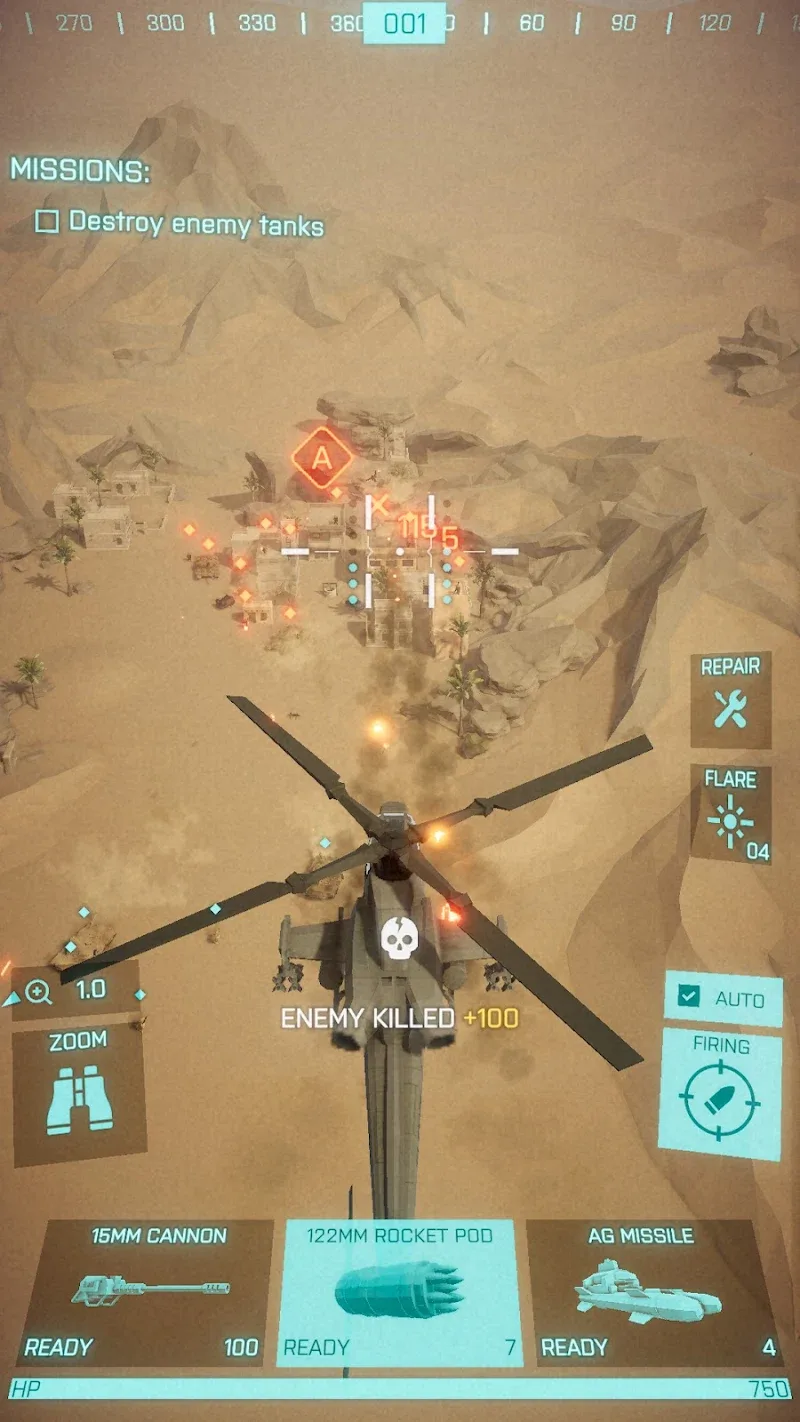Deploy a flare
The width and height of the screenshot is (800, 1422).
731,814
